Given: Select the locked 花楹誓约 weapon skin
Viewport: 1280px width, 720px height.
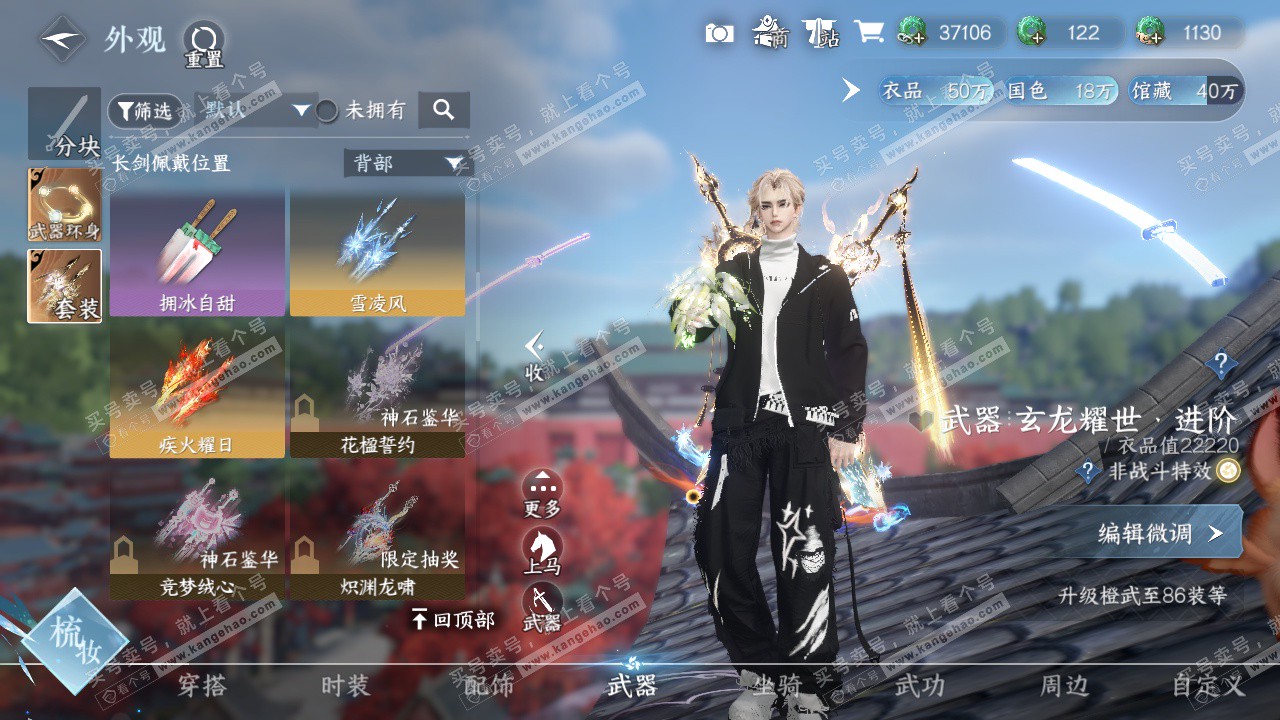Looking at the screenshot, I should pos(377,393).
